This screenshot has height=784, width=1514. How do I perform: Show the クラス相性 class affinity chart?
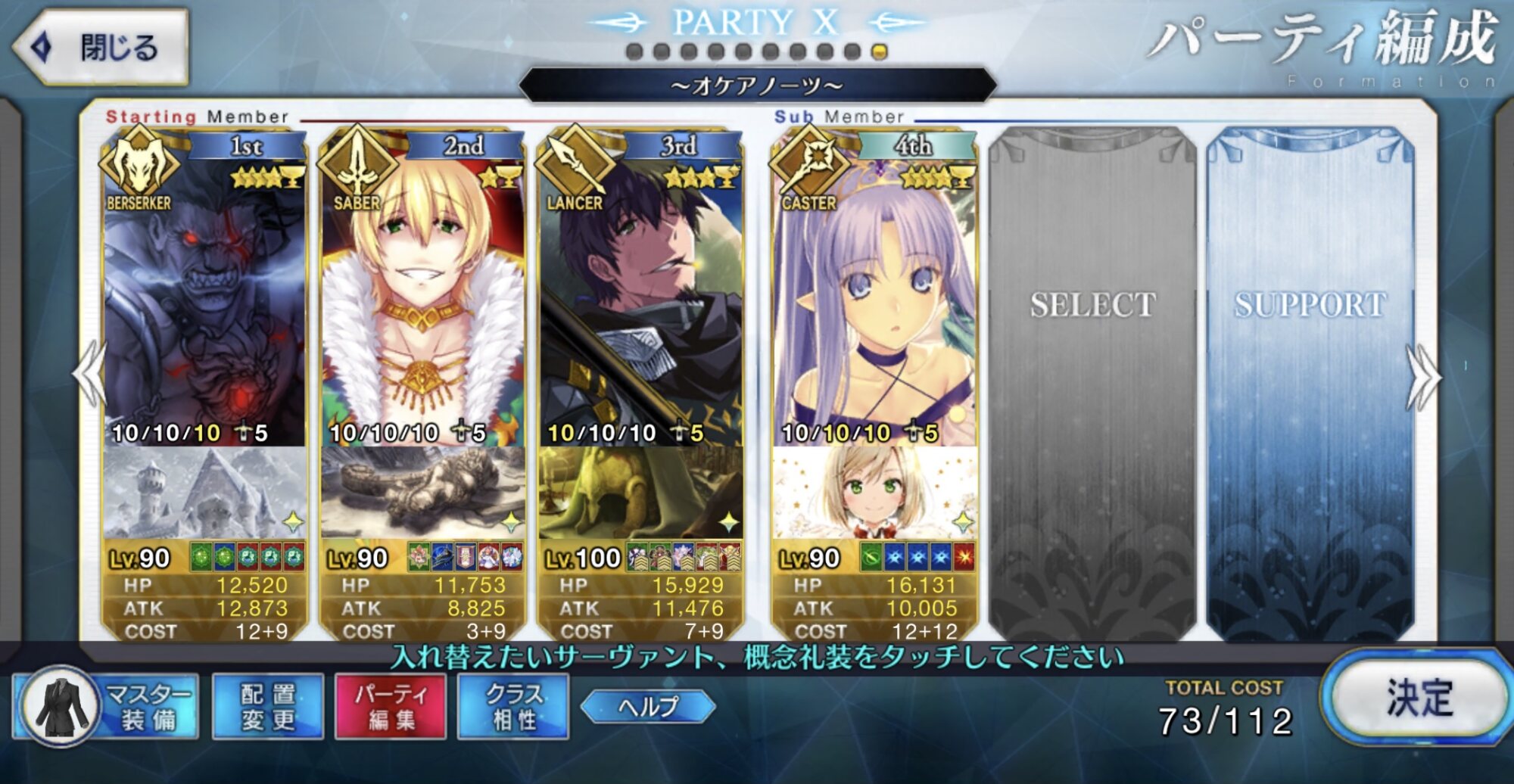[x=513, y=706]
